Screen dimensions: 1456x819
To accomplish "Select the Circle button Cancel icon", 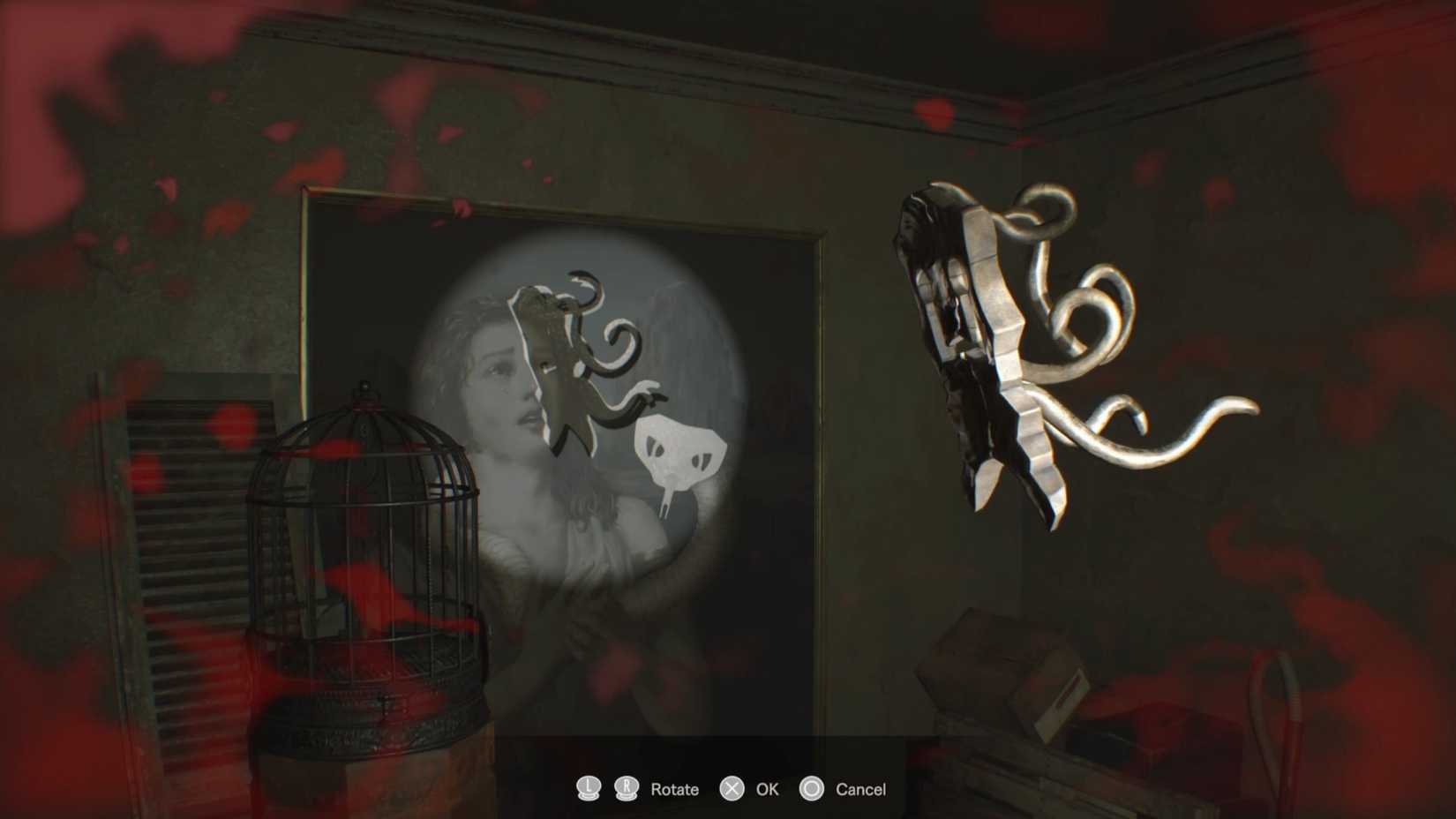I will click(x=812, y=789).
